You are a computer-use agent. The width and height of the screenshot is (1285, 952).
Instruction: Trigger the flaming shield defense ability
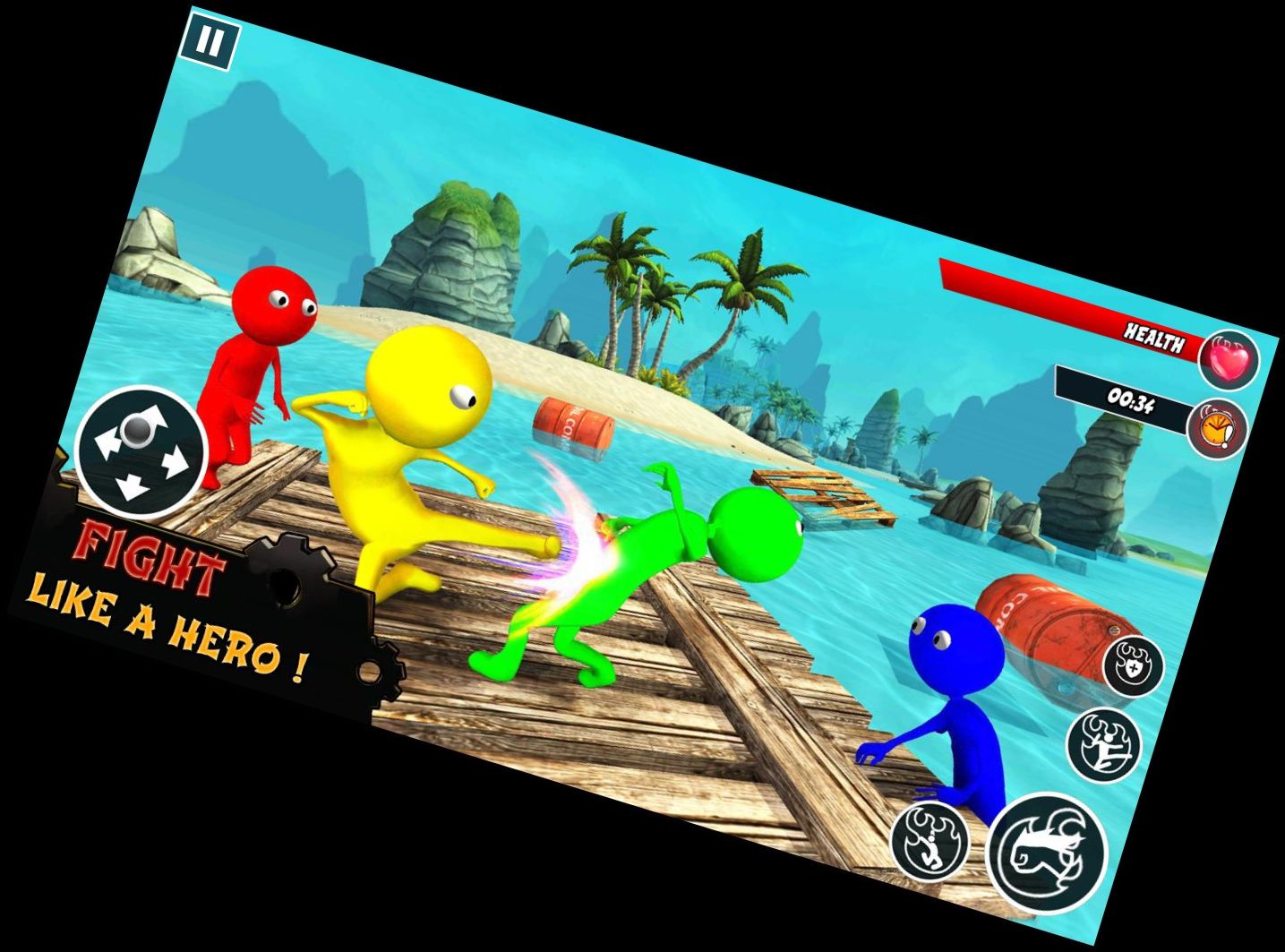pyautogui.click(x=1133, y=666)
